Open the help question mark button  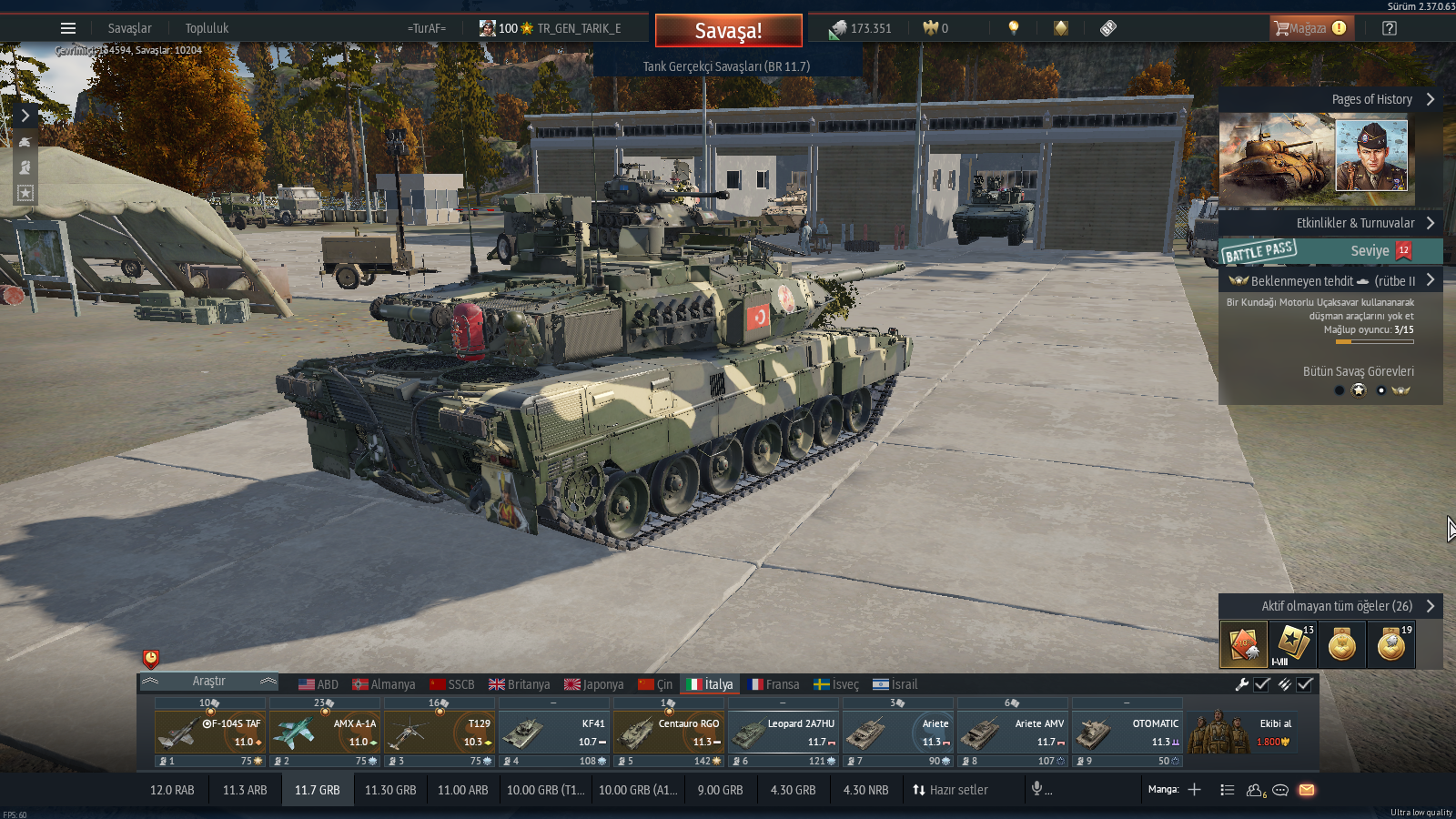(x=1390, y=28)
